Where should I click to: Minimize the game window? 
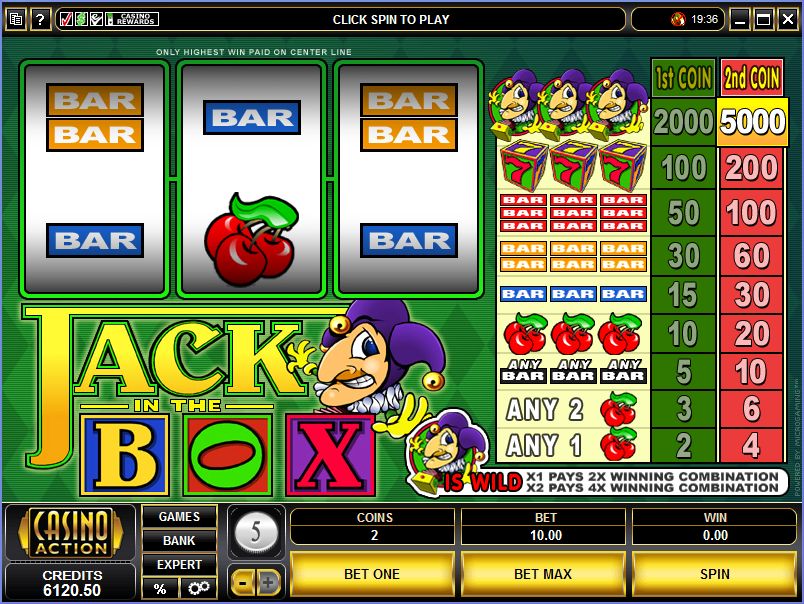[740, 19]
